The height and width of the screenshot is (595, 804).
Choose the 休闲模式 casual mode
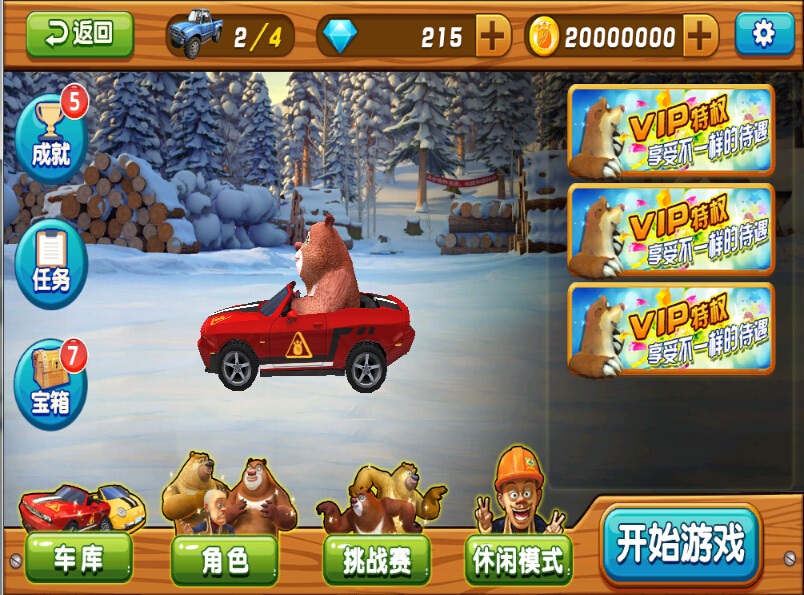coord(518,559)
